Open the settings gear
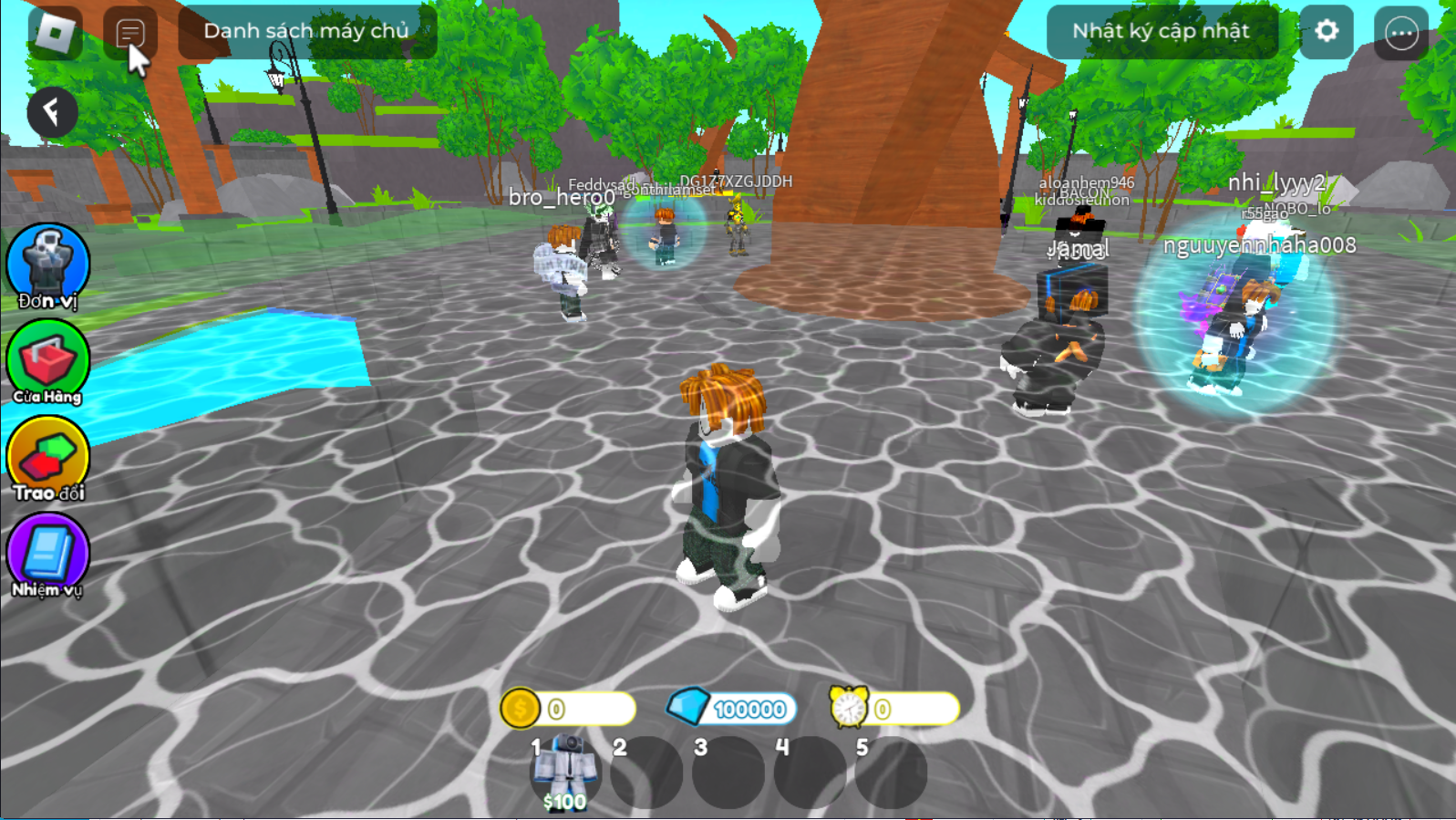The width and height of the screenshot is (1456, 820). pyautogui.click(x=1325, y=32)
